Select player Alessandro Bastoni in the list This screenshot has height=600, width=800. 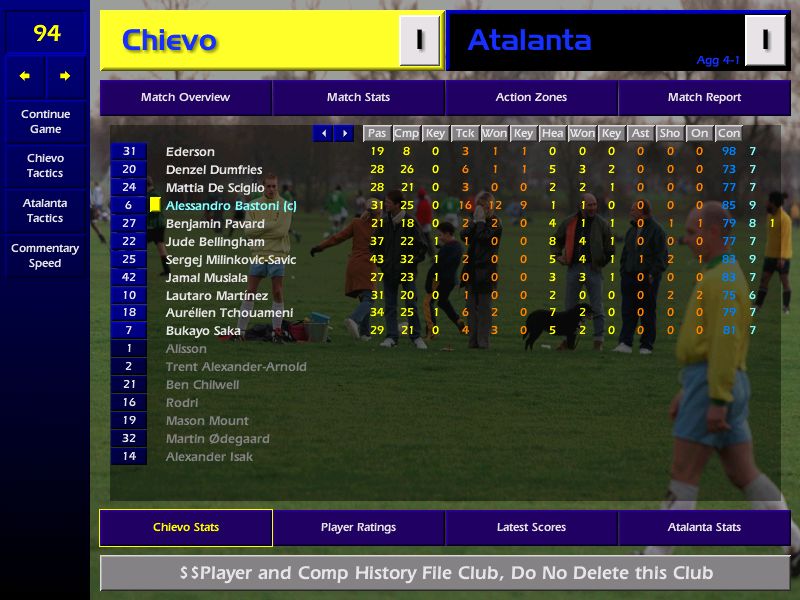point(231,206)
